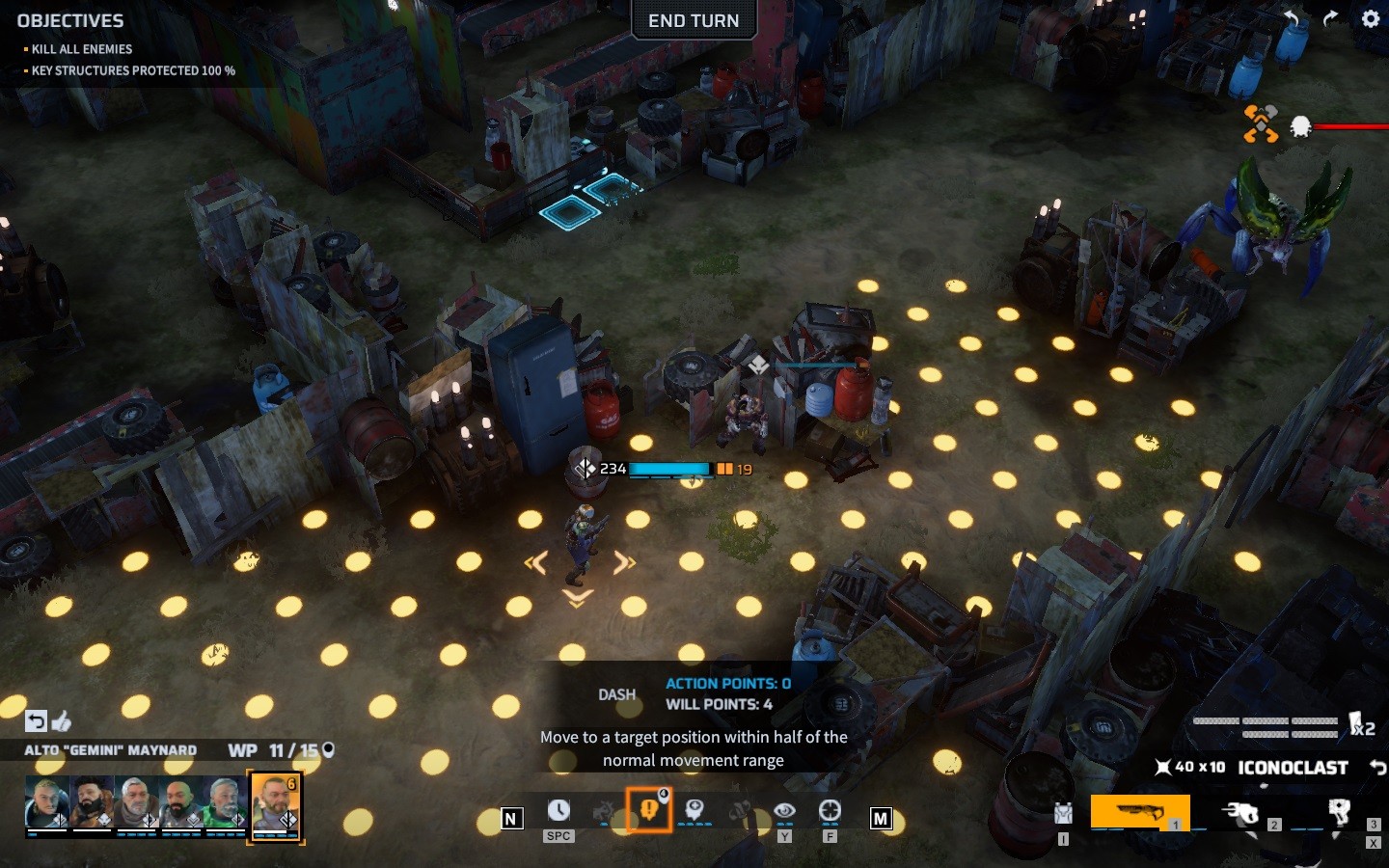This screenshot has height=868, width=1389.
Task: Select the blond soldier portrait
Action: pos(46,802)
